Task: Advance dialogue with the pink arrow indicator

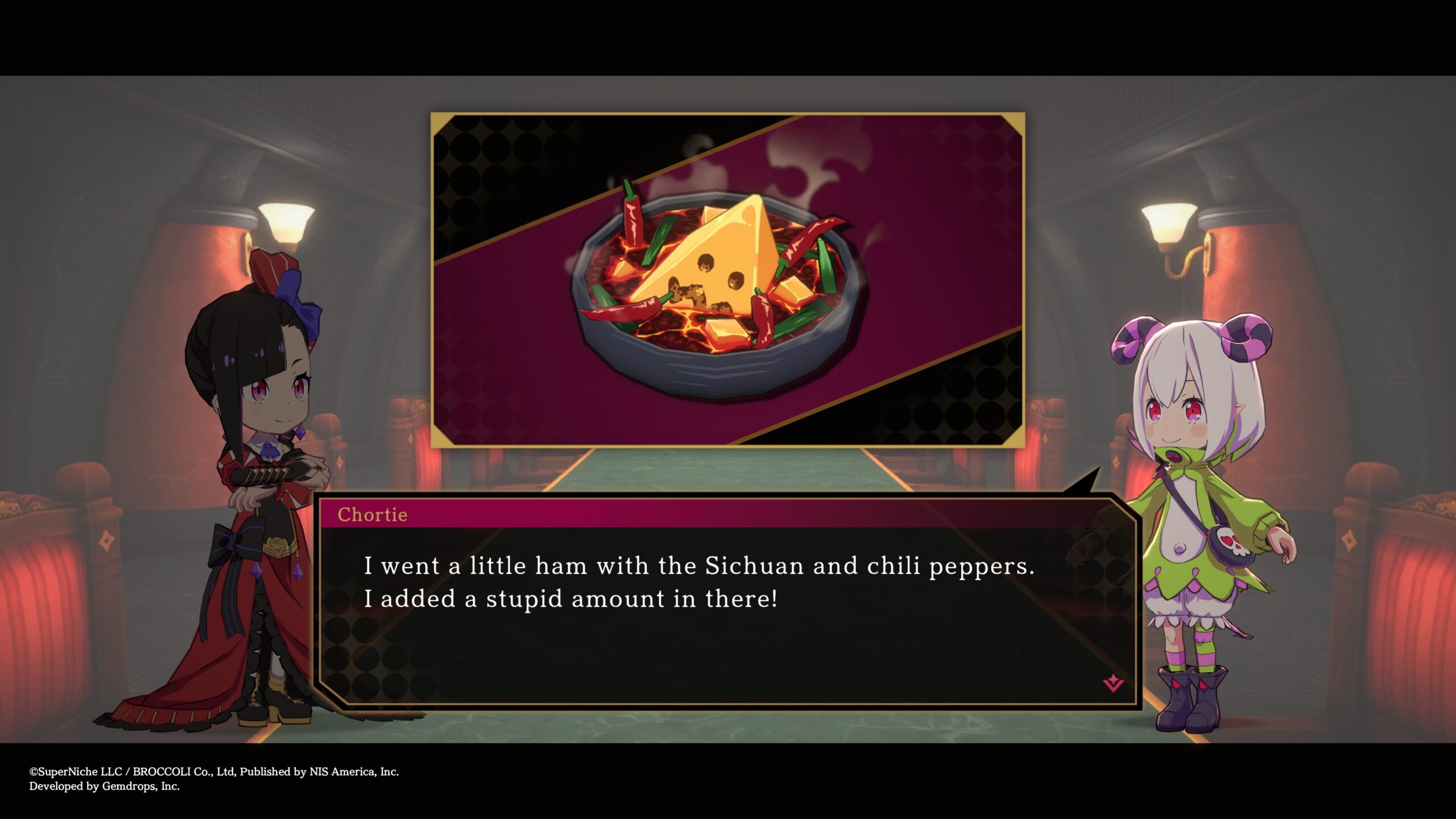Action: (1112, 683)
